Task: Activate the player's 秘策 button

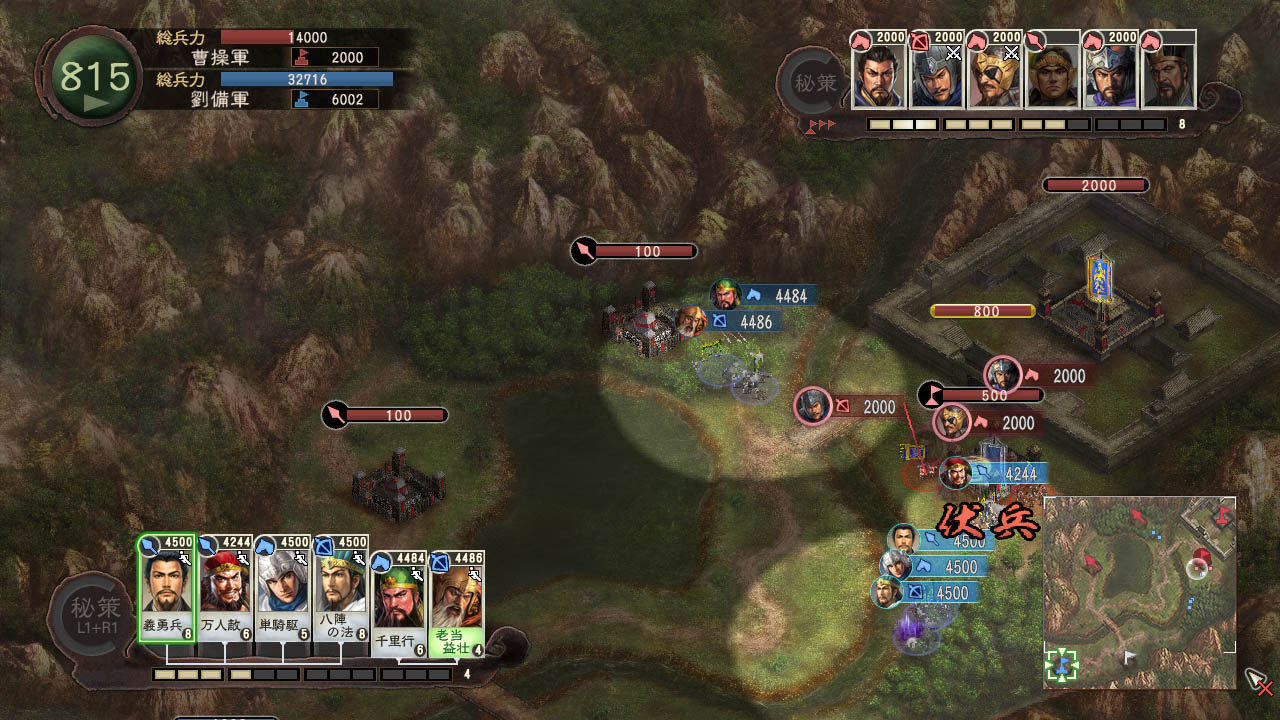Action: 95,612
